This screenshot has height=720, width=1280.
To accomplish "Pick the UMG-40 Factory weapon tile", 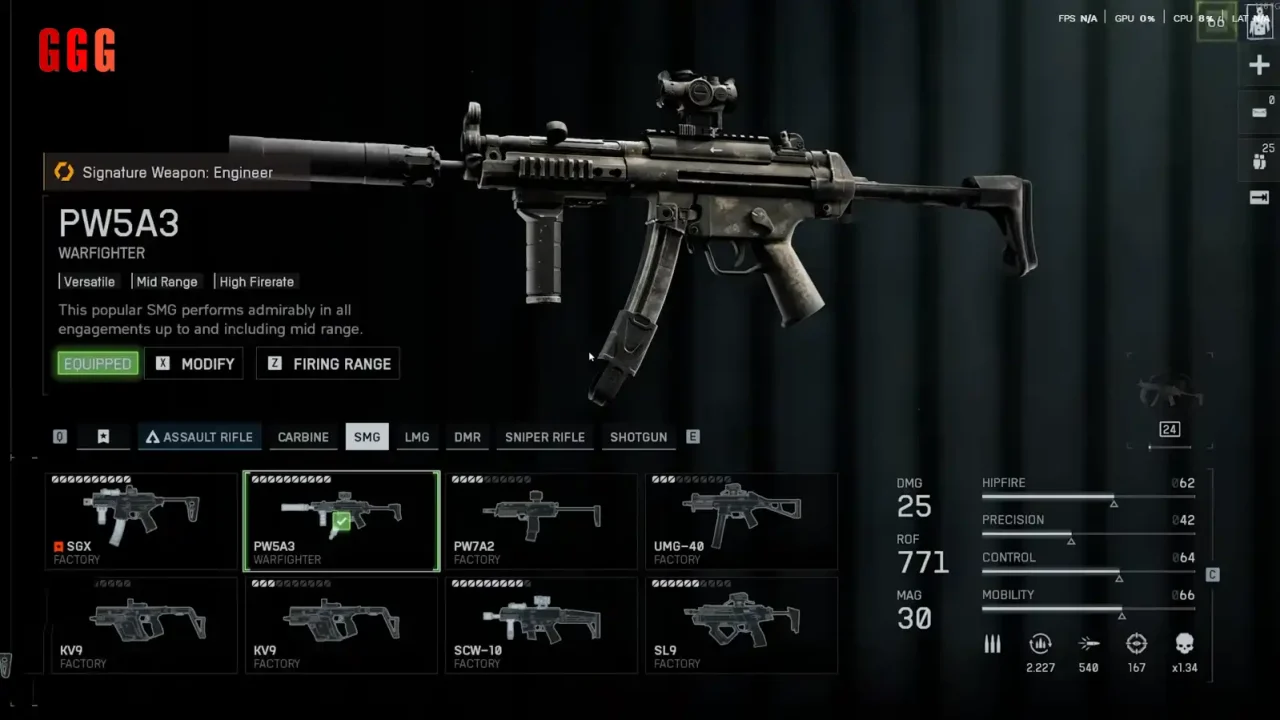I will (741, 521).
